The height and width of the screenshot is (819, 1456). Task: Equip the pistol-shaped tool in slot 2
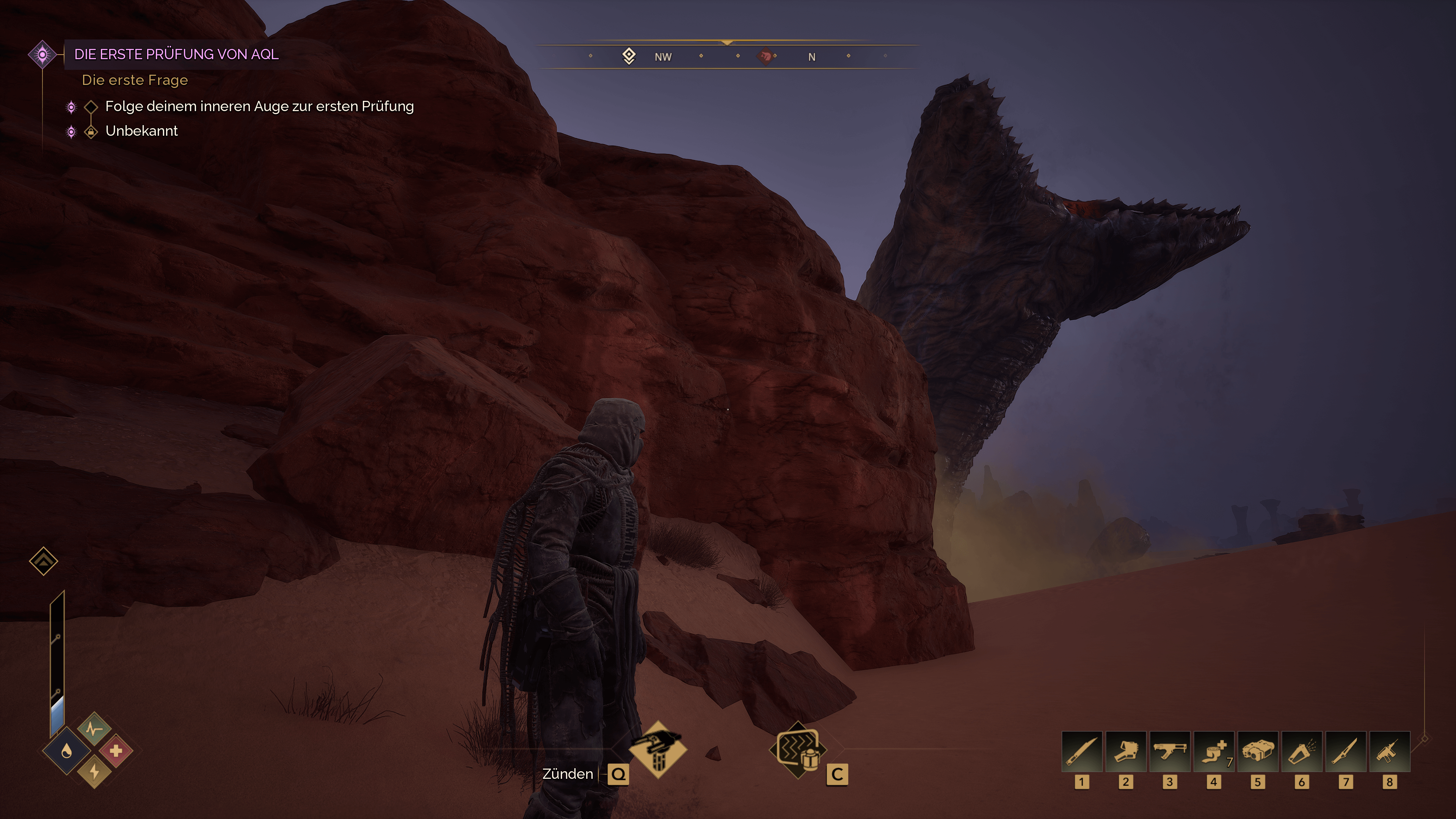click(x=1125, y=752)
